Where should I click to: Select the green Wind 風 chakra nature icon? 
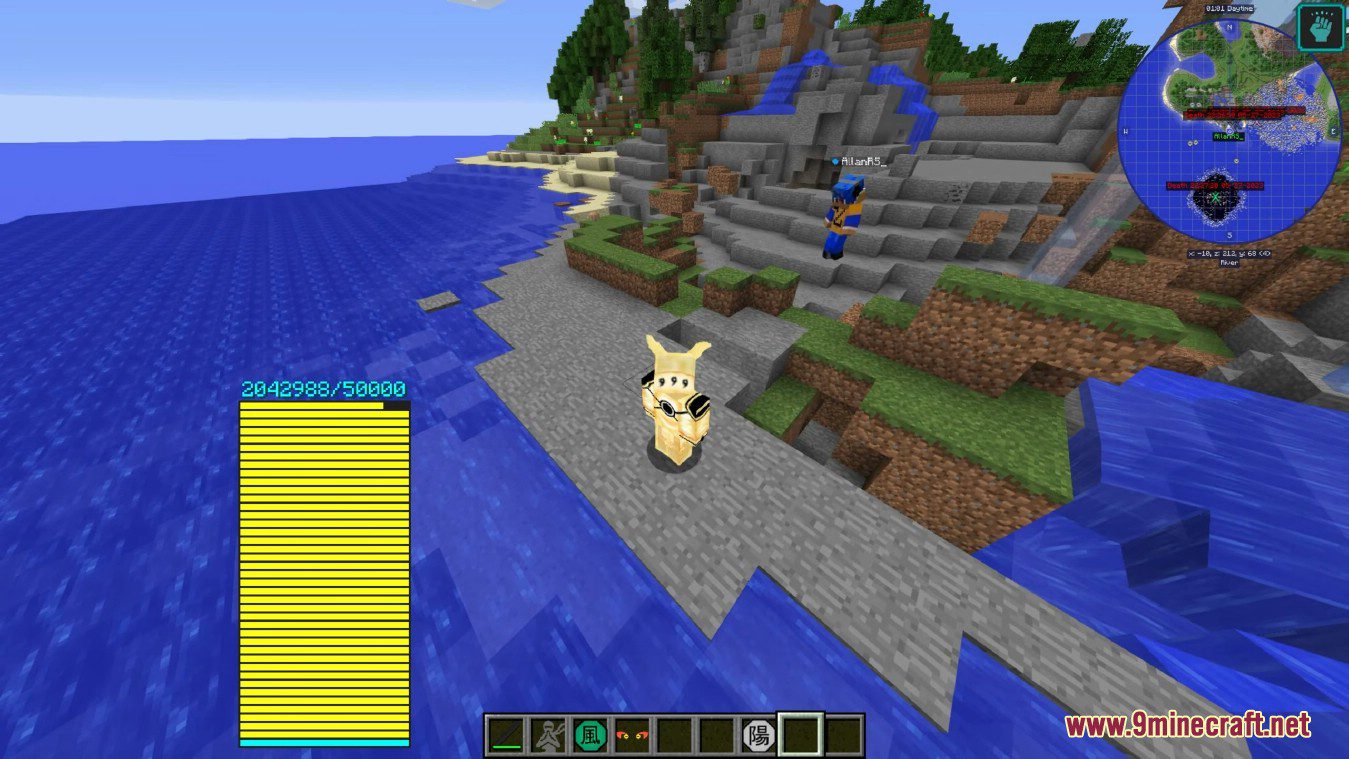click(591, 735)
